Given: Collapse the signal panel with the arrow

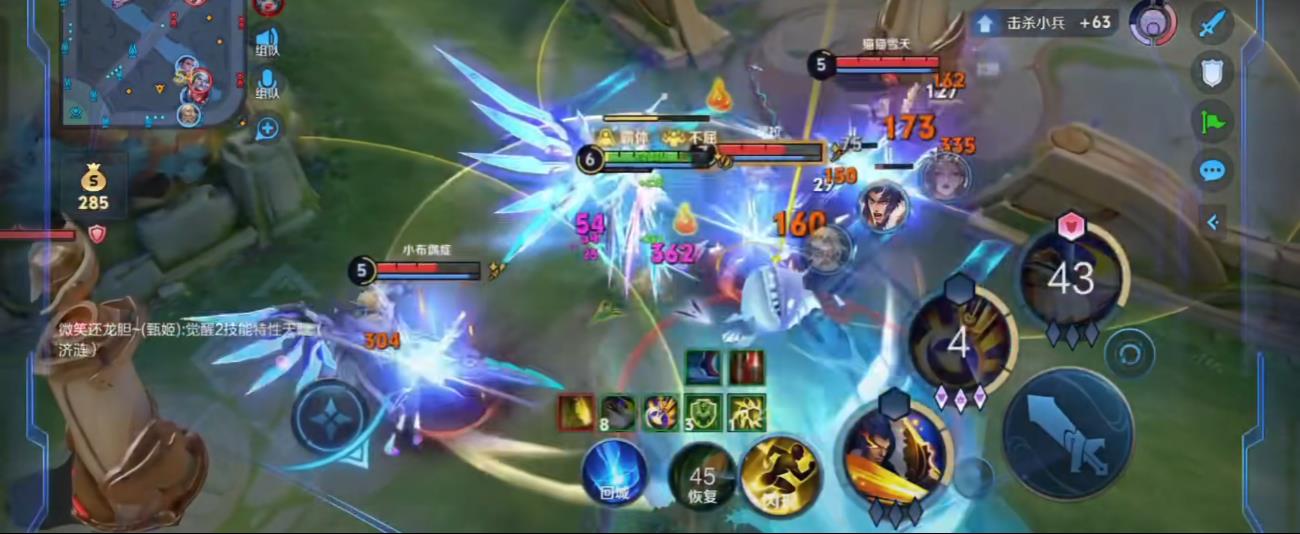Looking at the screenshot, I should pos(1213,222).
